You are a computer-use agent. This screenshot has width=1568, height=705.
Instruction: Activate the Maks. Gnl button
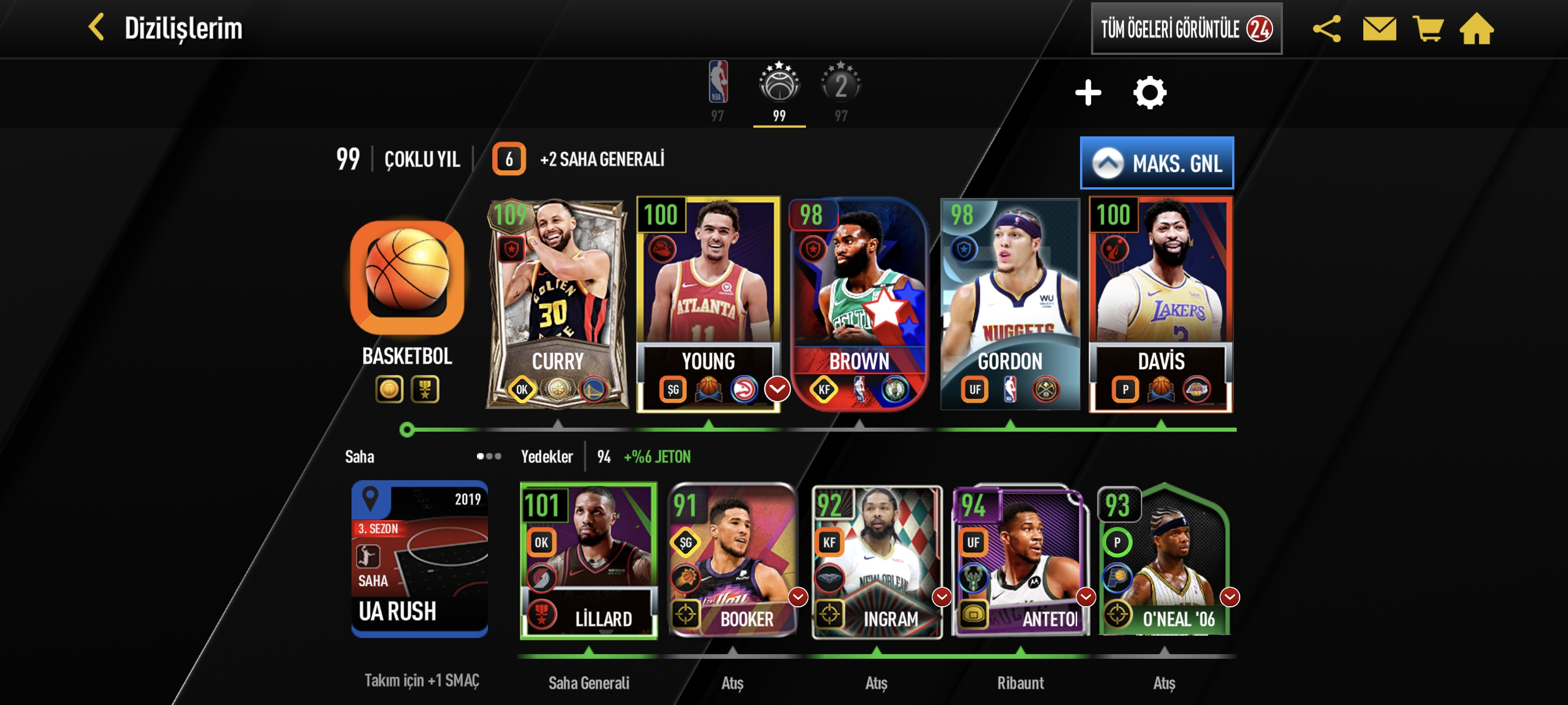[x=1156, y=163]
